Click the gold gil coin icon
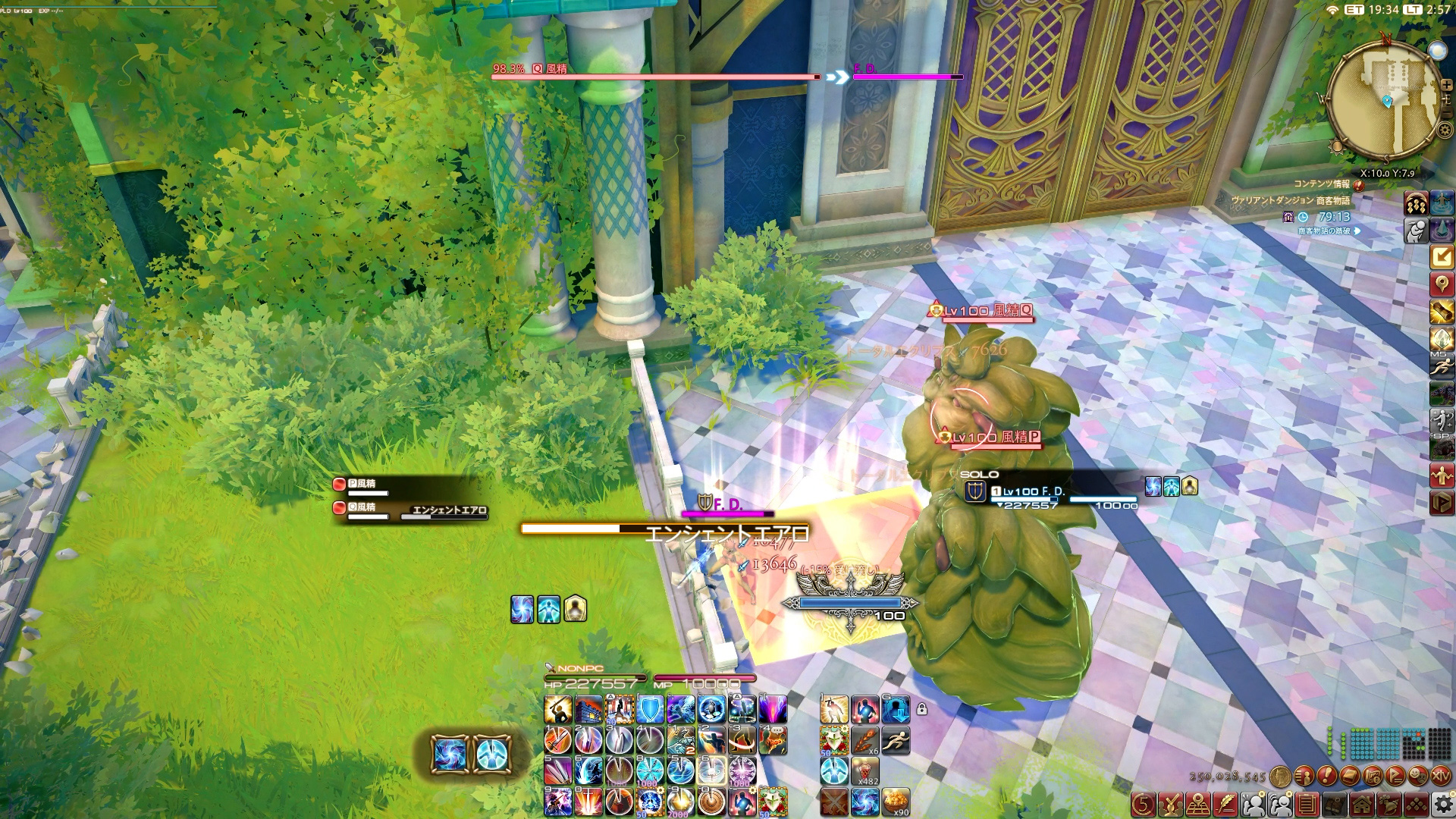 pyautogui.click(x=1281, y=776)
